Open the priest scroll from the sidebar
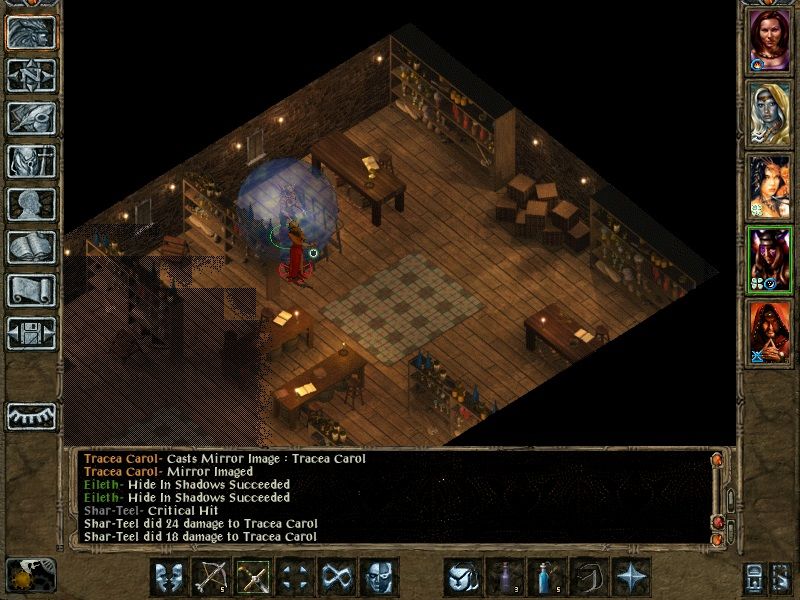 [x=31, y=290]
